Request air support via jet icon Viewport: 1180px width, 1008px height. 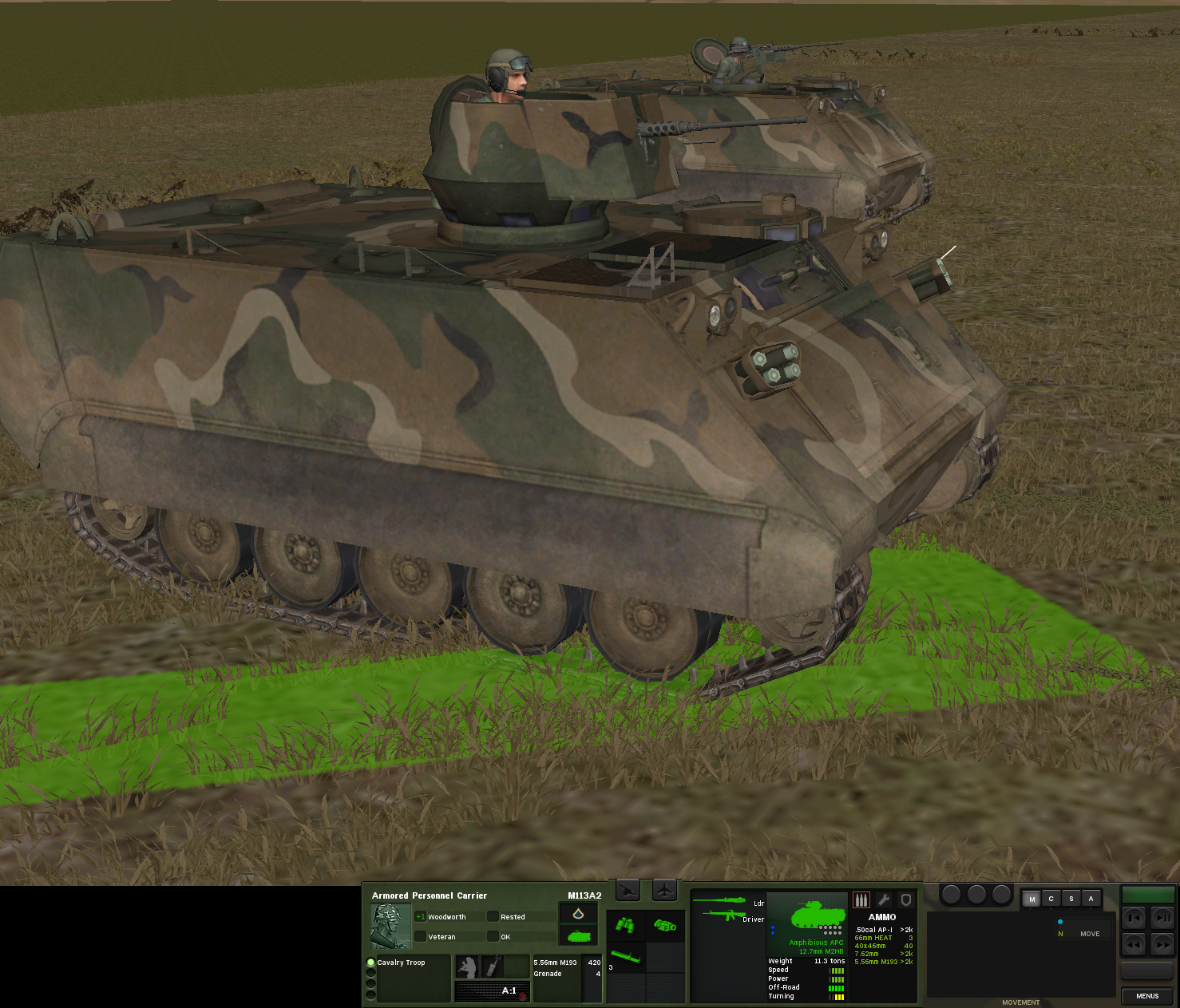click(664, 890)
